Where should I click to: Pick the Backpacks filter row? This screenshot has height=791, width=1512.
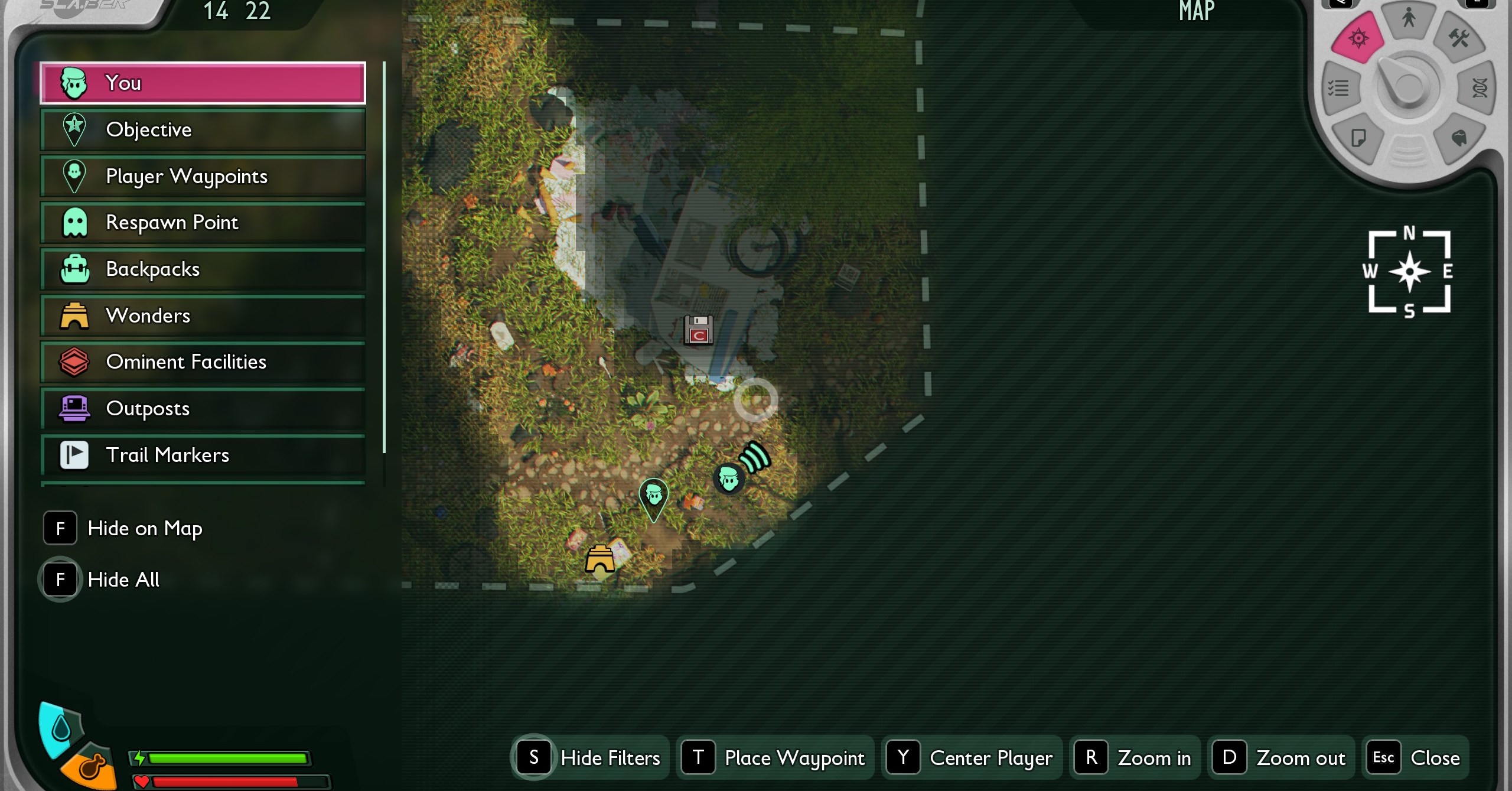[x=203, y=269]
